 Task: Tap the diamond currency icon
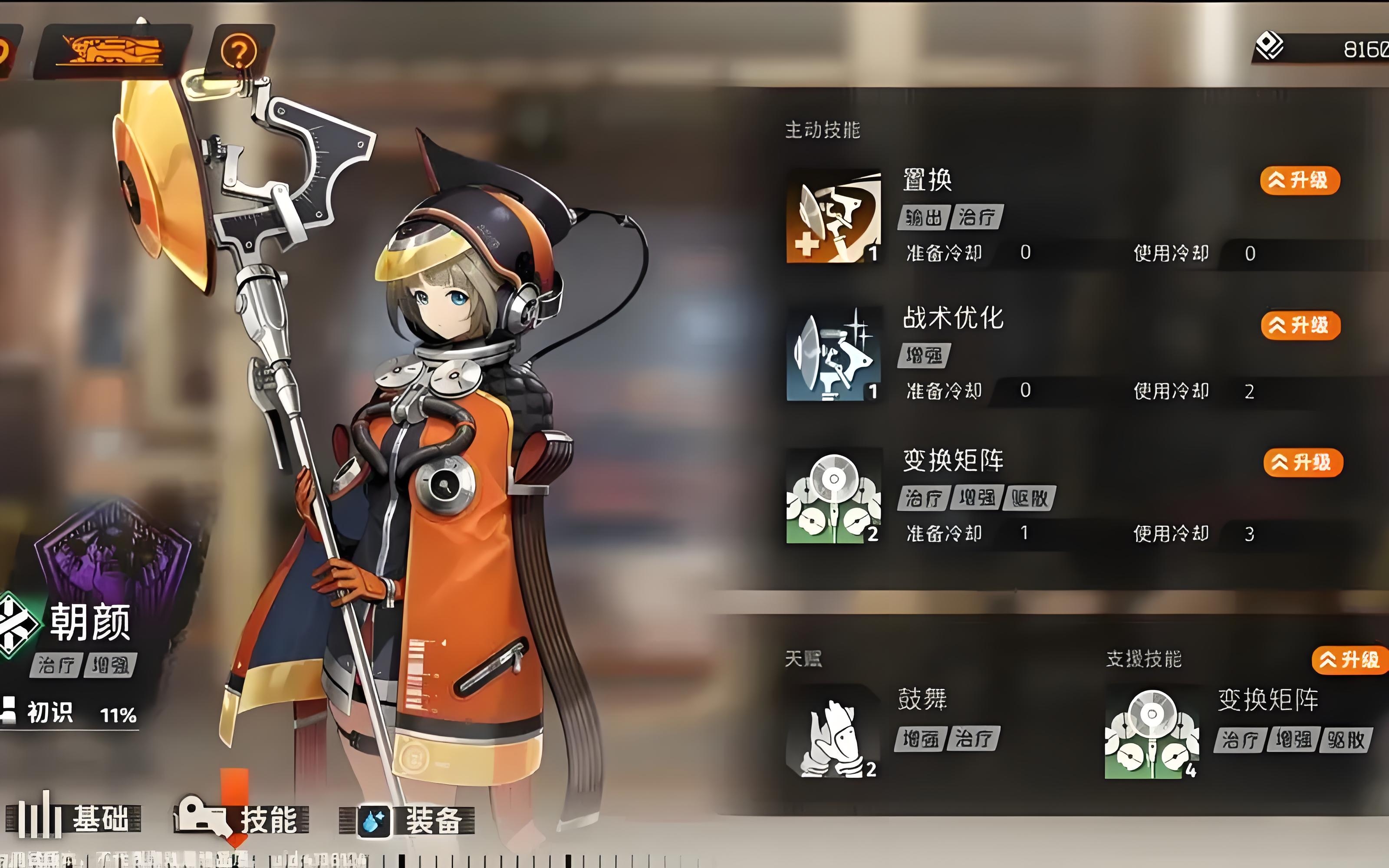tap(1270, 46)
